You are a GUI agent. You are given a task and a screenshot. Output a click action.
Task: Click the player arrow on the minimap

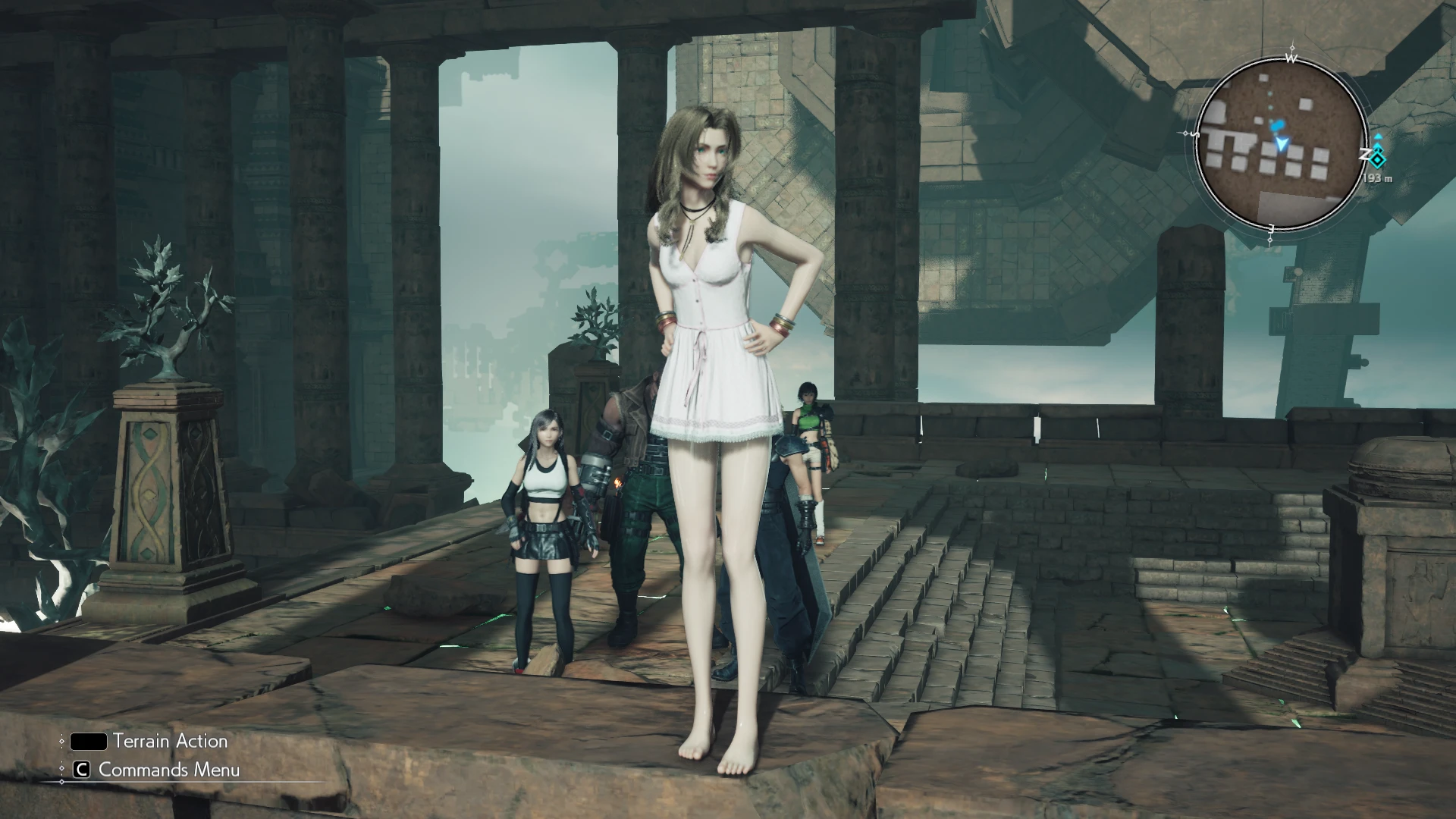tap(1282, 143)
